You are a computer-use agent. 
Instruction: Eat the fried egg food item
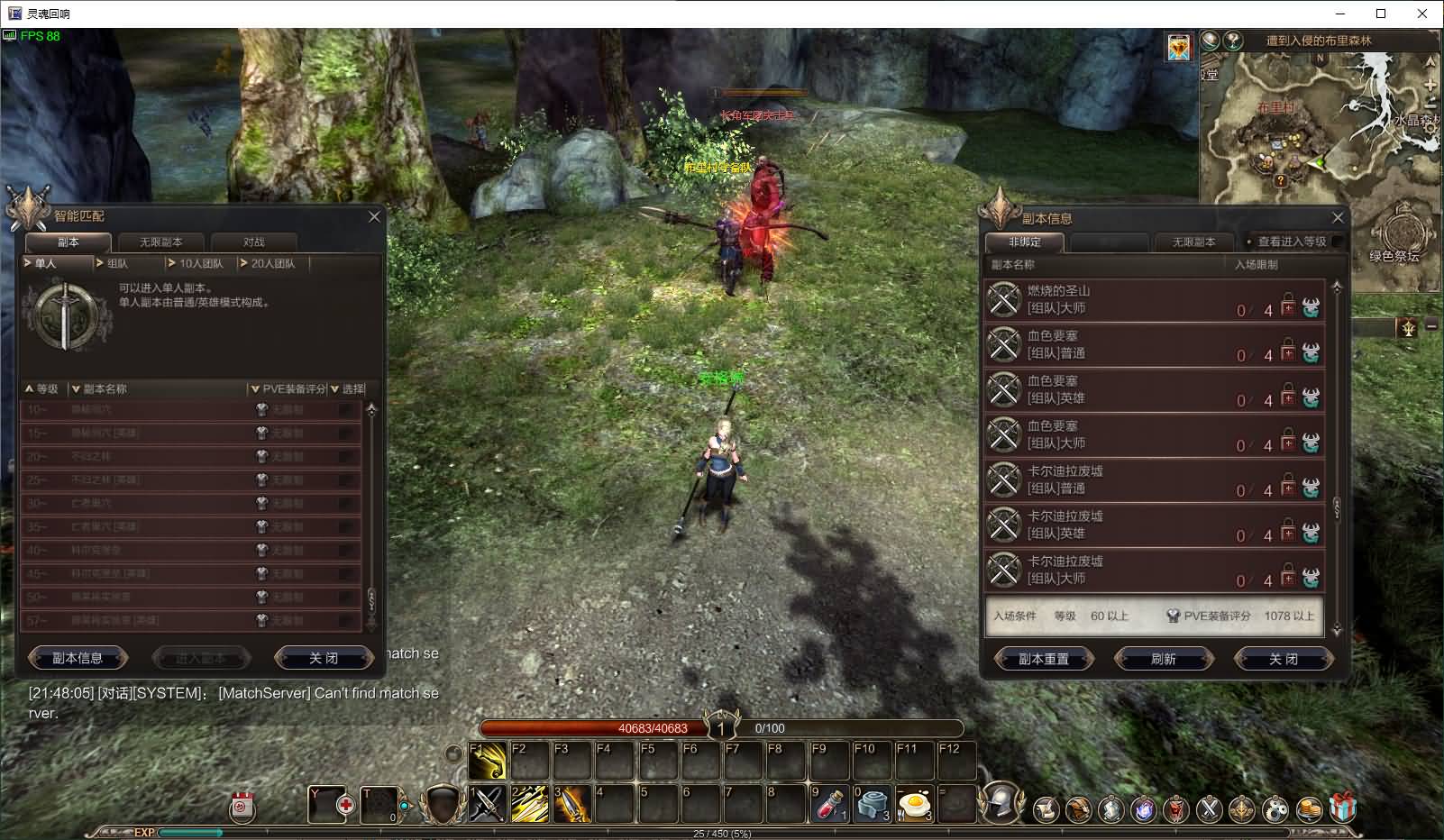pos(914,804)
